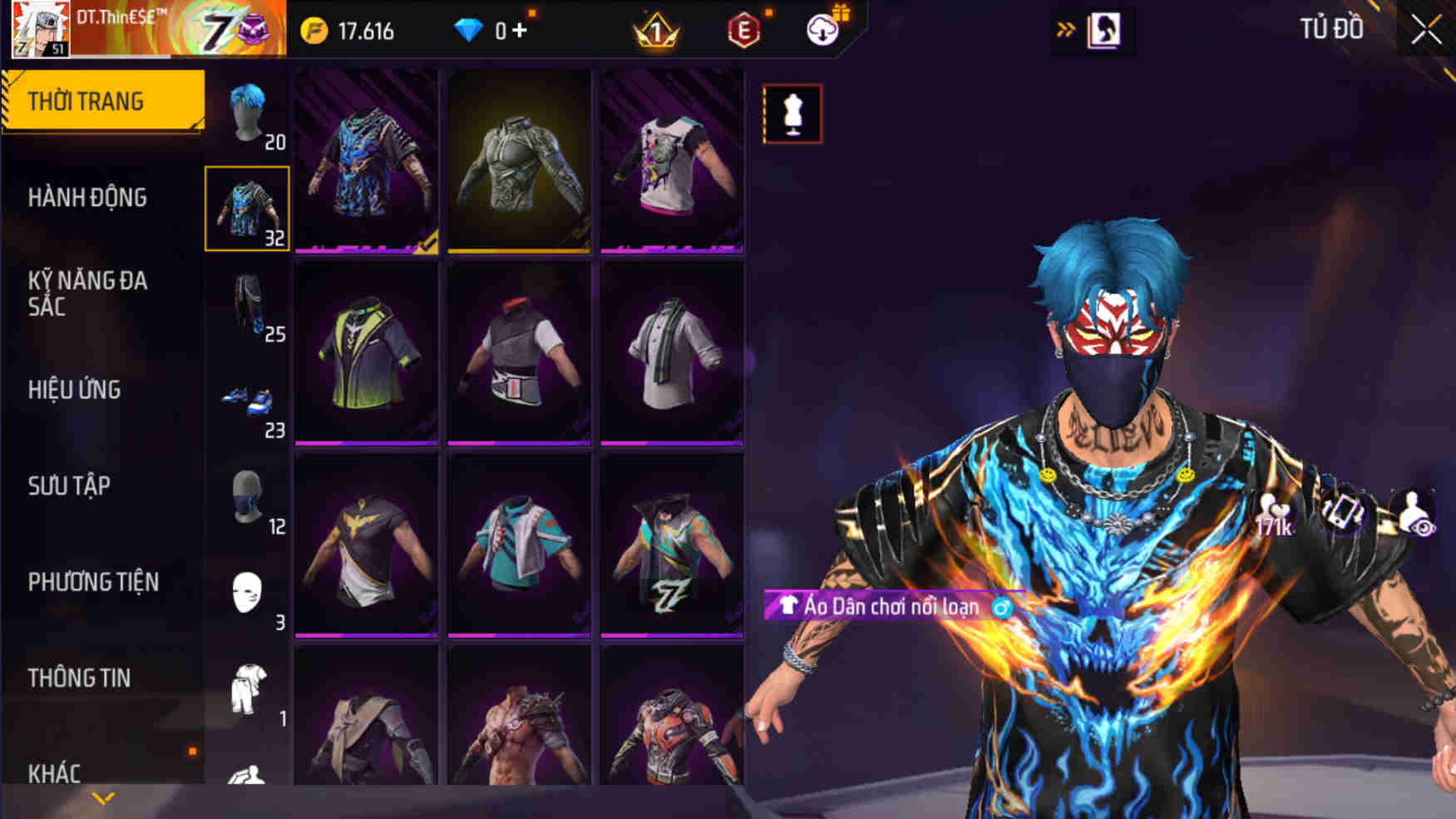
Task: Select the teal and white open jacket
Action: click(519, 545)
